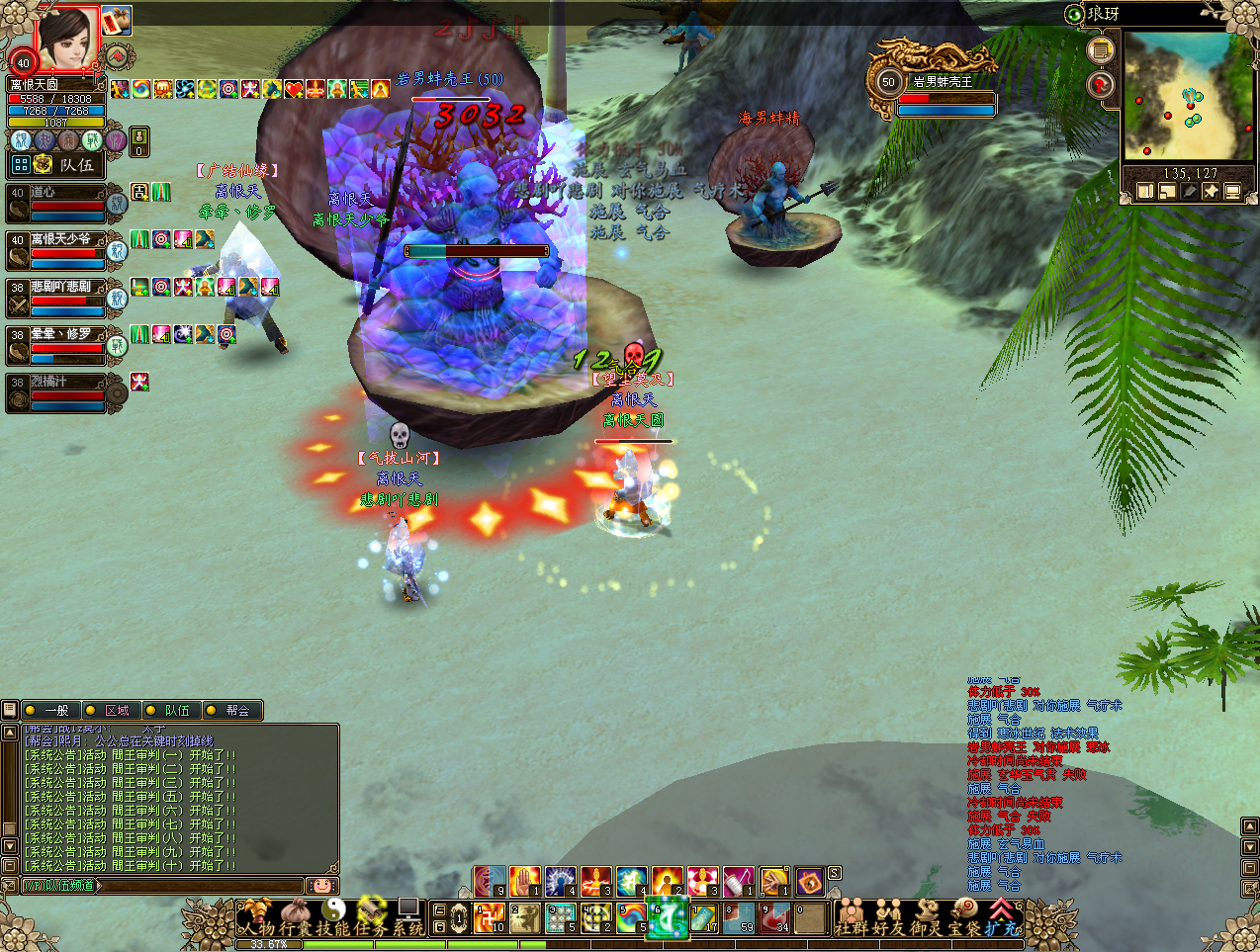Click the scroll icon beside the minimap

(1100, 50)
